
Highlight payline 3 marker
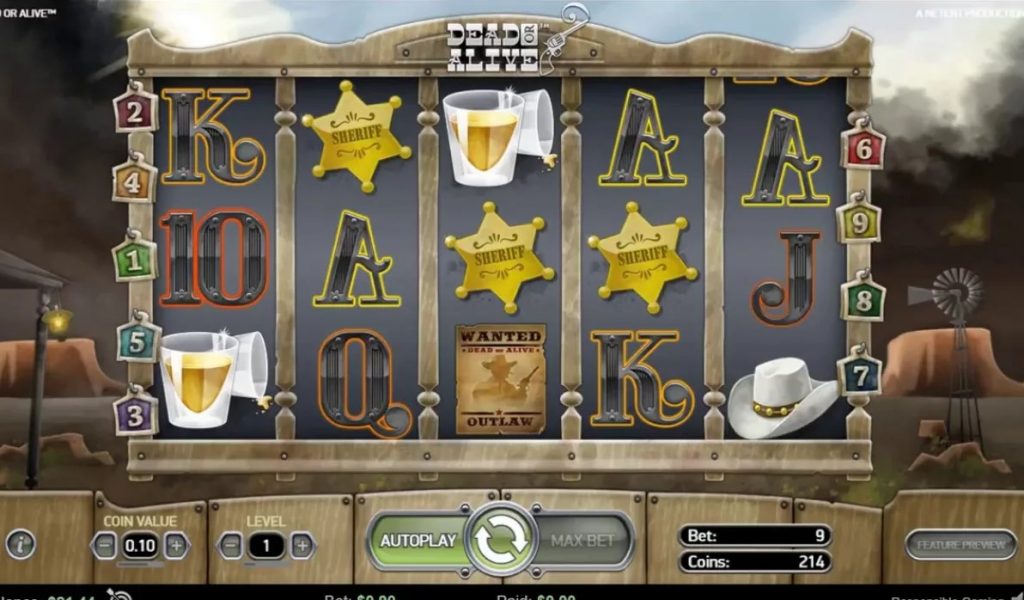[135, 412]
